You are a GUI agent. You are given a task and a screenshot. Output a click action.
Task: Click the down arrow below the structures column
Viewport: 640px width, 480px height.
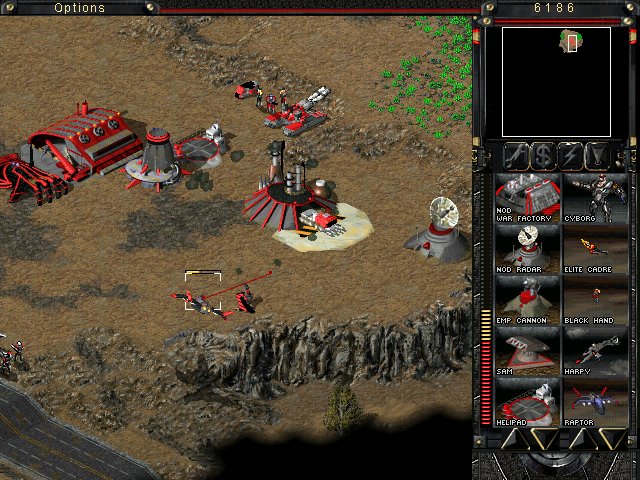pos(543,438)
